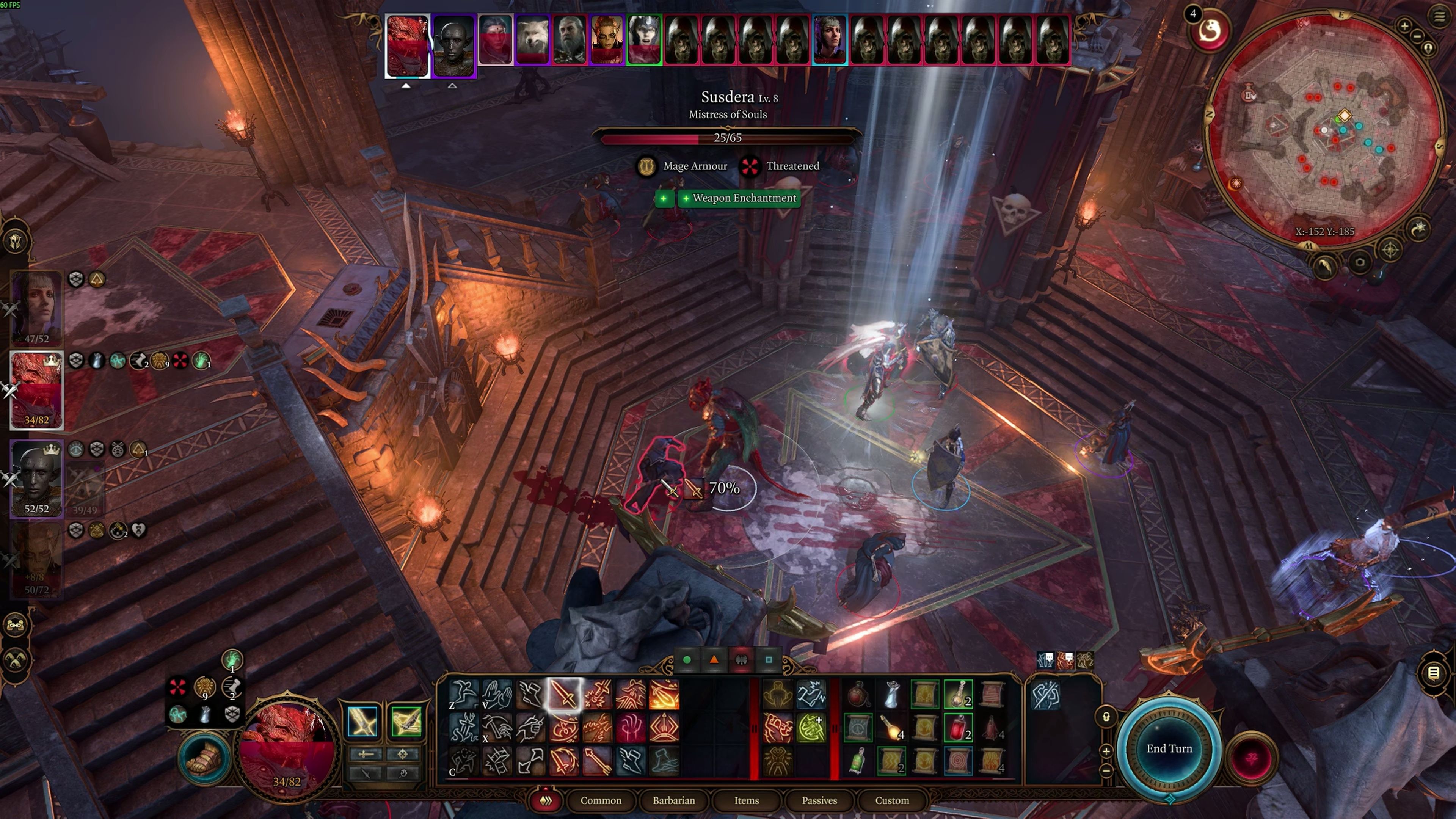Toggle the hotbar padlock
1456x819 pixels.
(x=1106, y=717)
